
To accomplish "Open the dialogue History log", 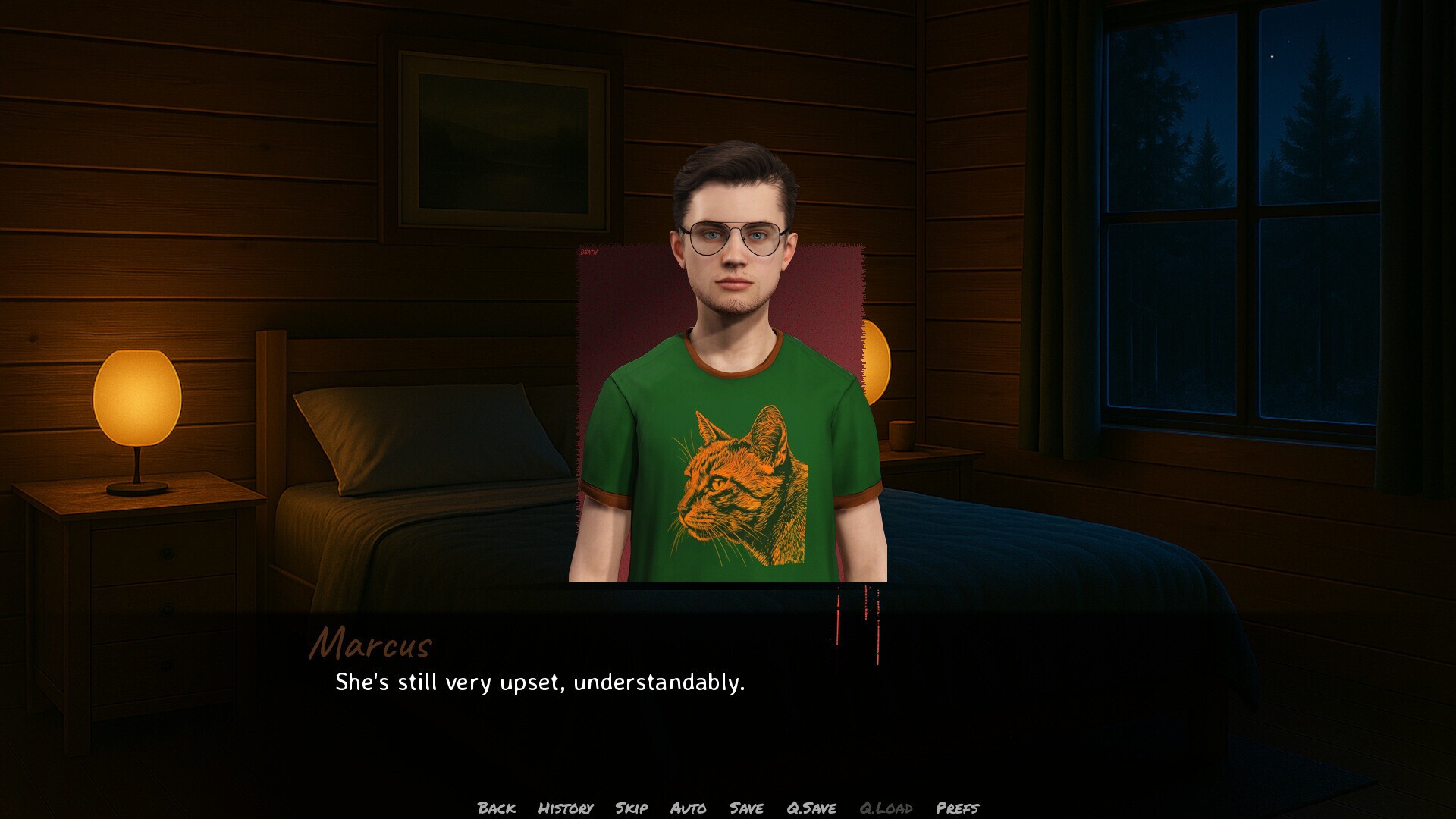I will coord(565,808).
